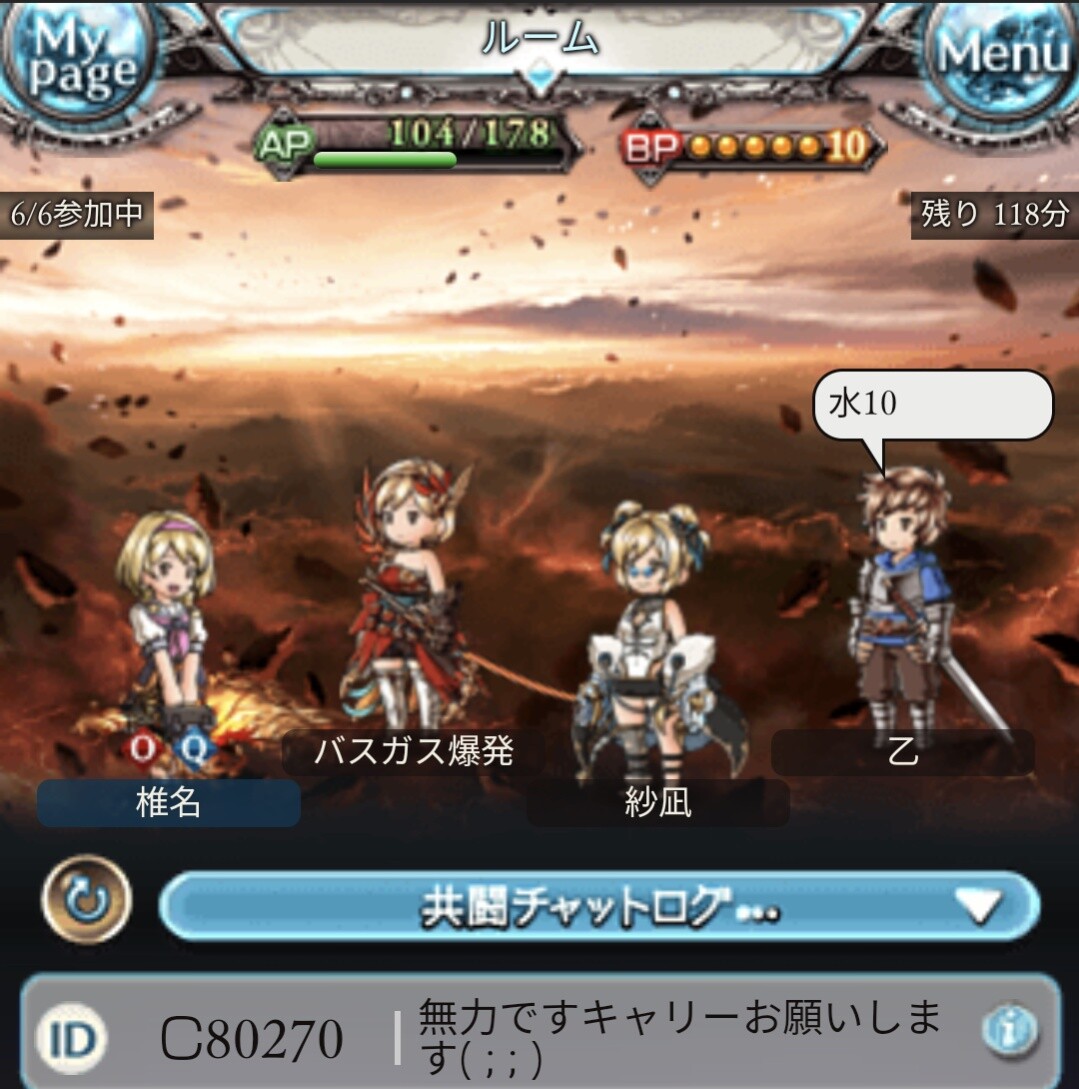
Task: Expand the 共闘チャットログ dropdown
Action: click(599, 906)
